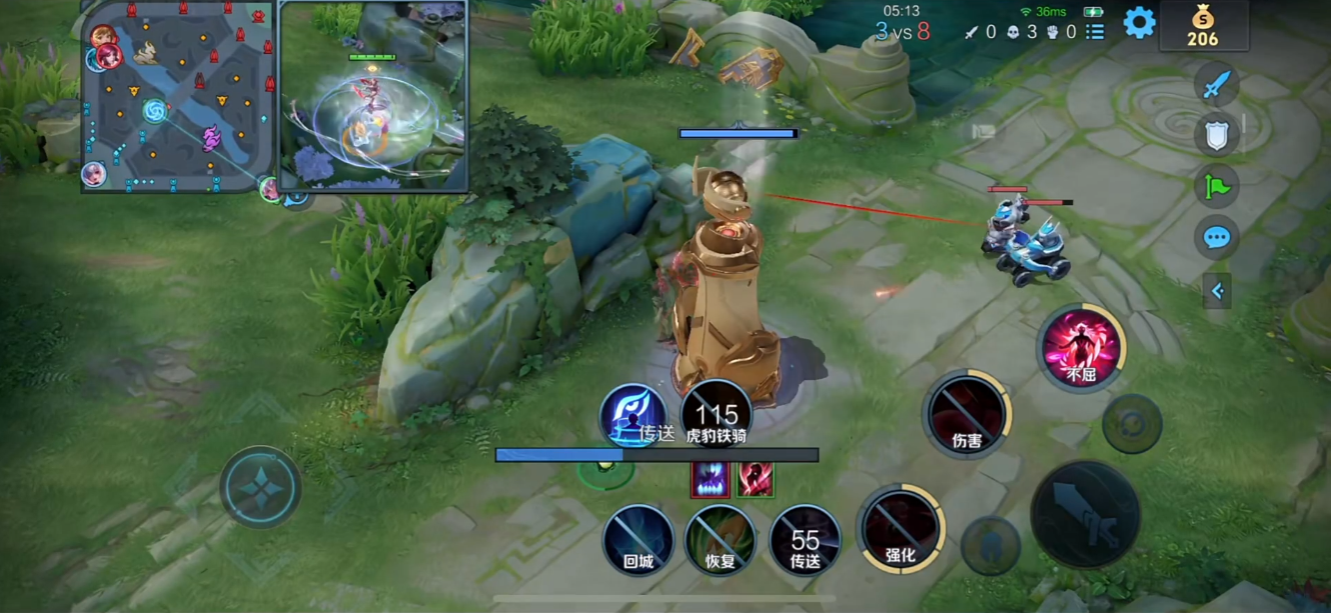Tap the helmet icon beside the attack button
The width and height of the screenshot is (1331, 613).
tap(990, 546)
